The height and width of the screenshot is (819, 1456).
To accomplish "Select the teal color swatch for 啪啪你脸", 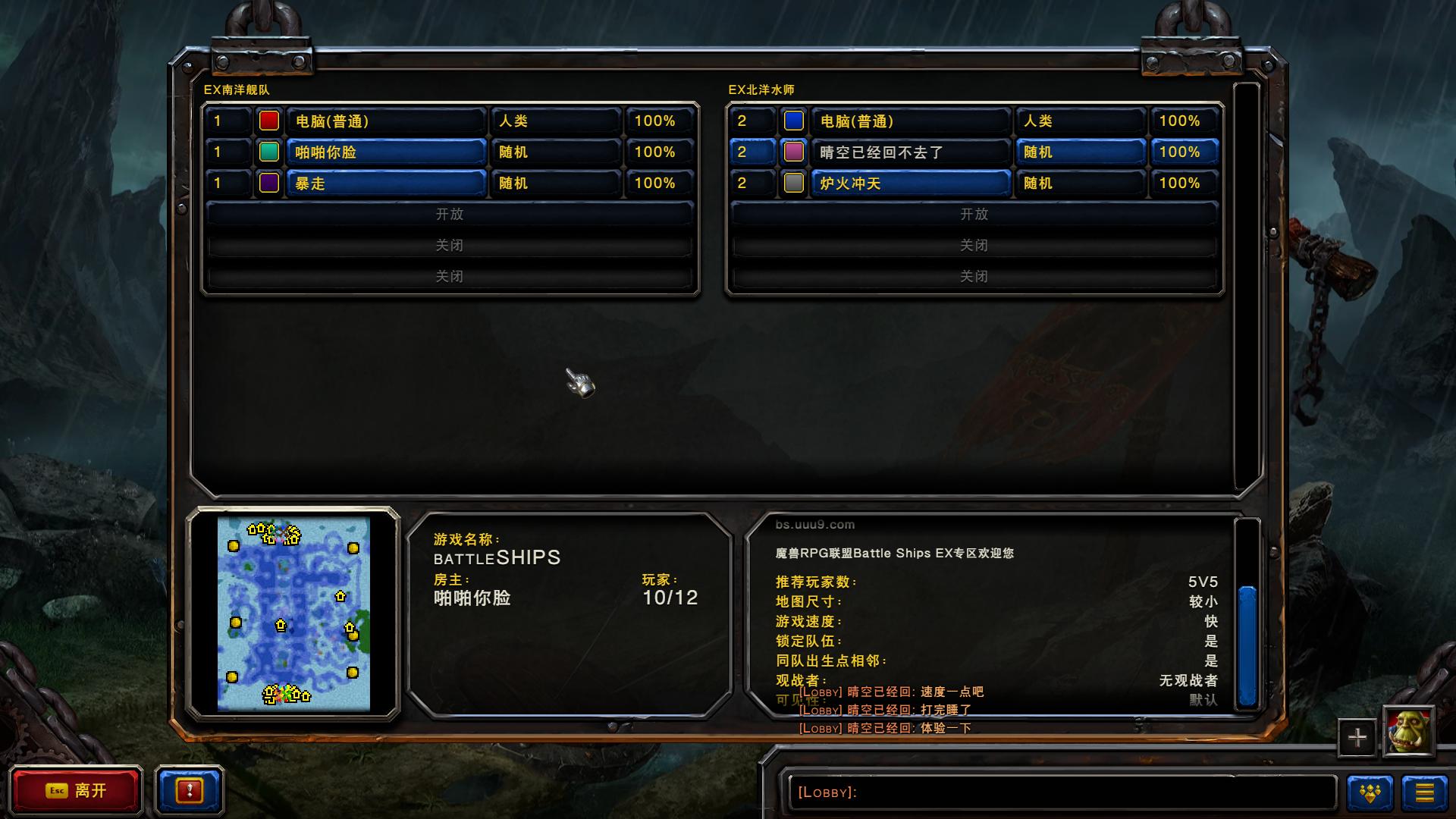I will [x=268, y=152].
